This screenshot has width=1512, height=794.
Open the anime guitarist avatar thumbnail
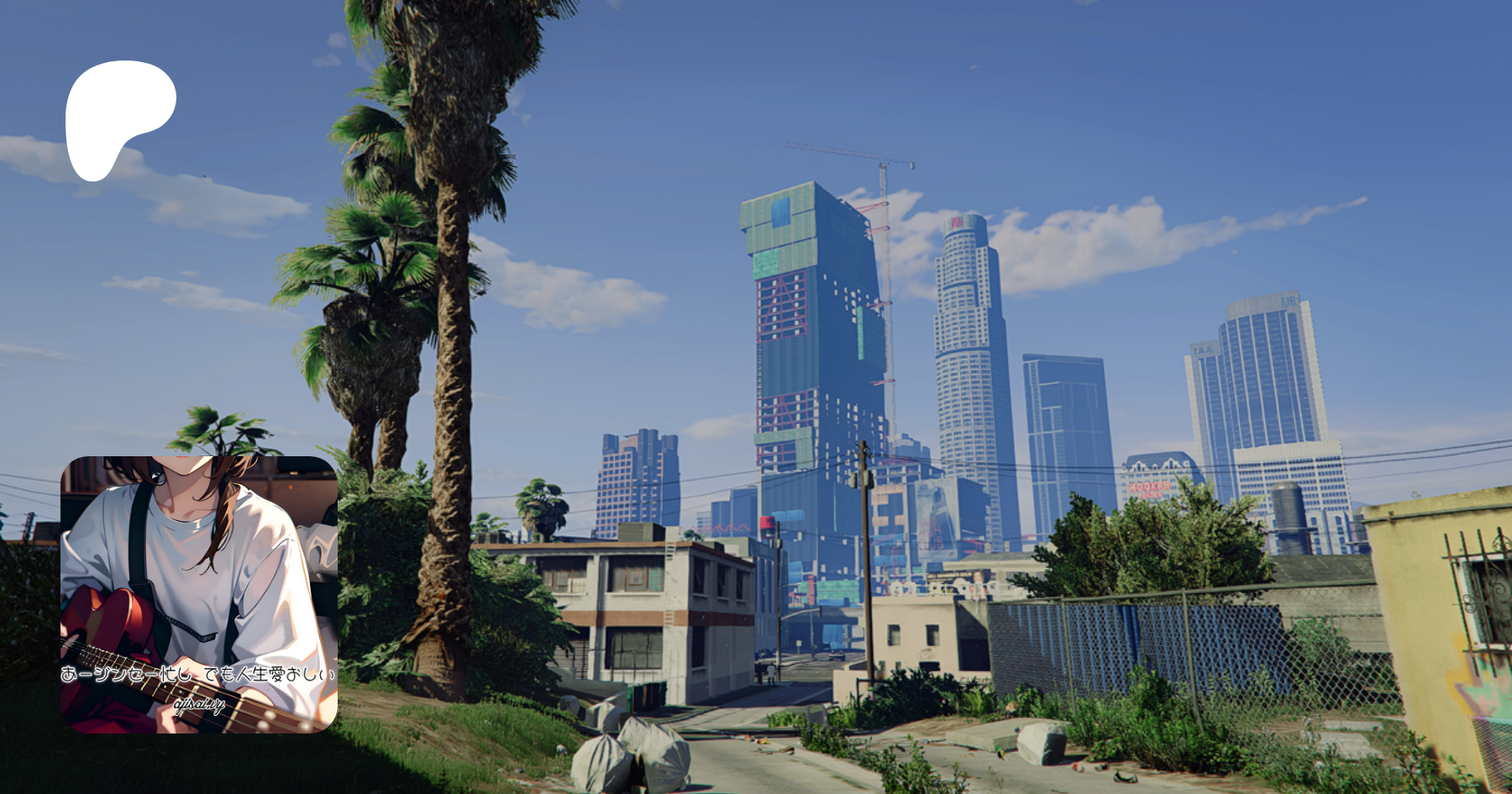(x=199, y=594)
